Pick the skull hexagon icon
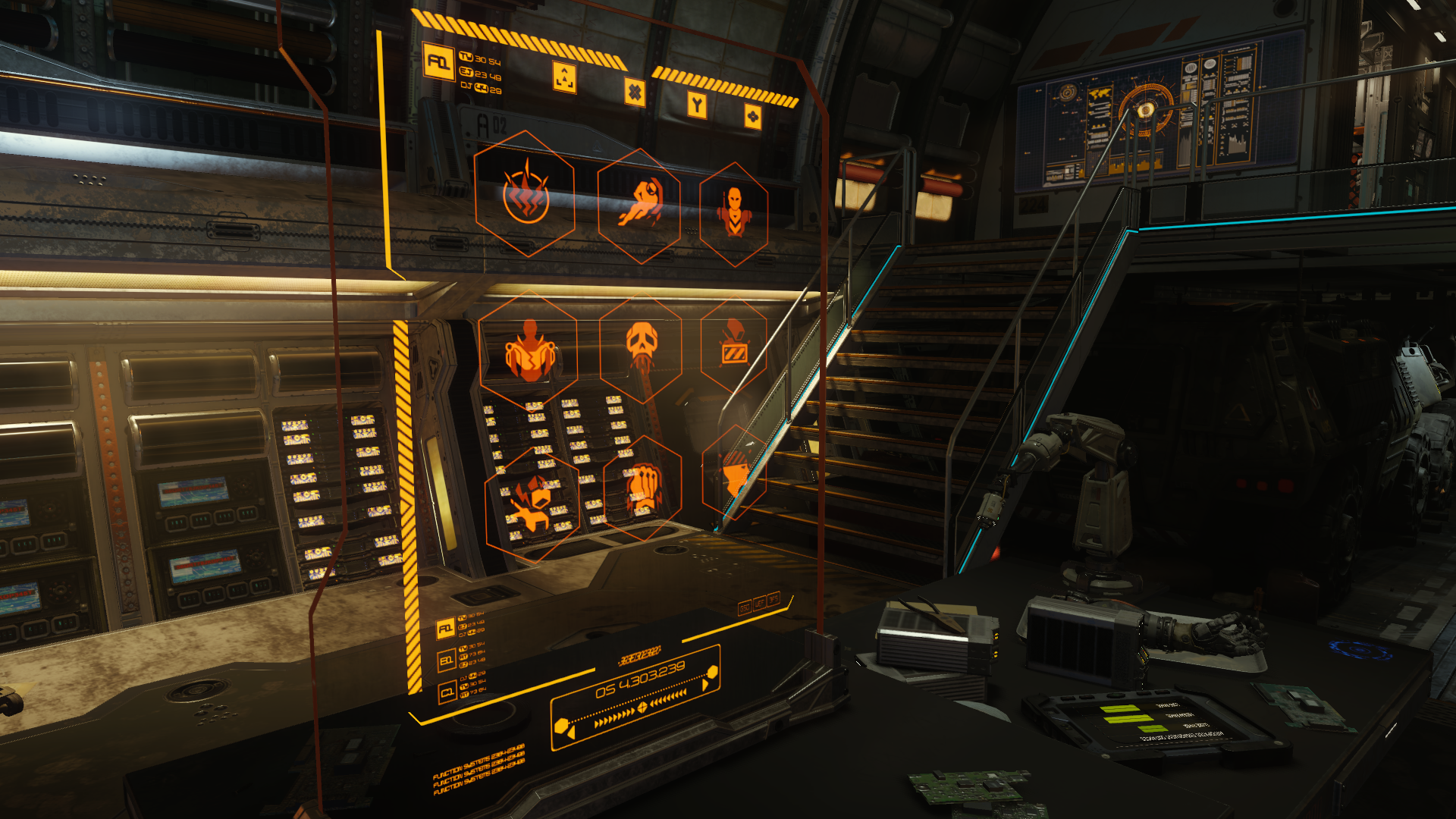This screenshot has width=1456, height=819. click(641, 348)
